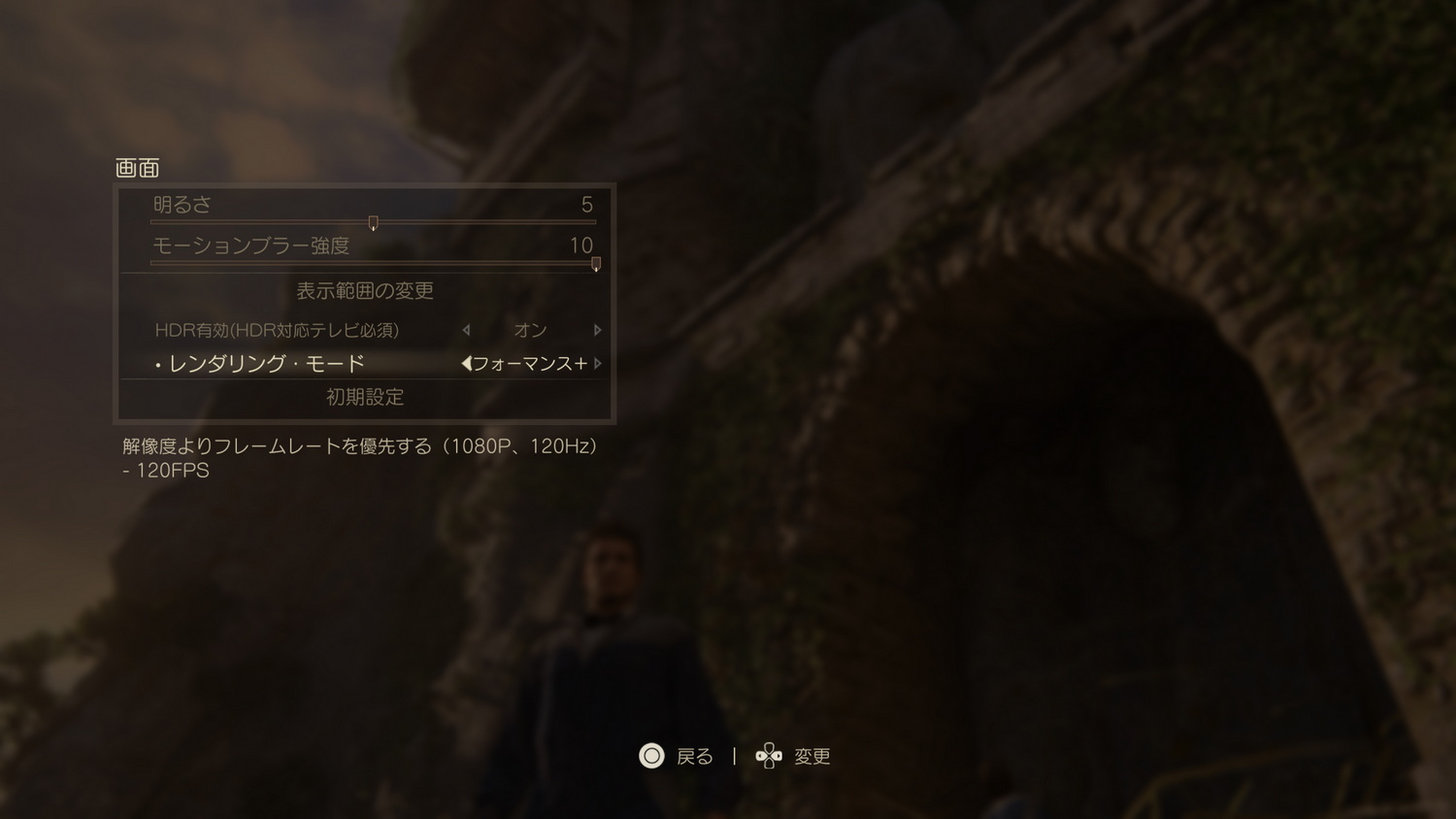This screenshot has width=1456, height=819.
Task: Enable a different rendering mode setting
Action: click(x=598, y=362)
